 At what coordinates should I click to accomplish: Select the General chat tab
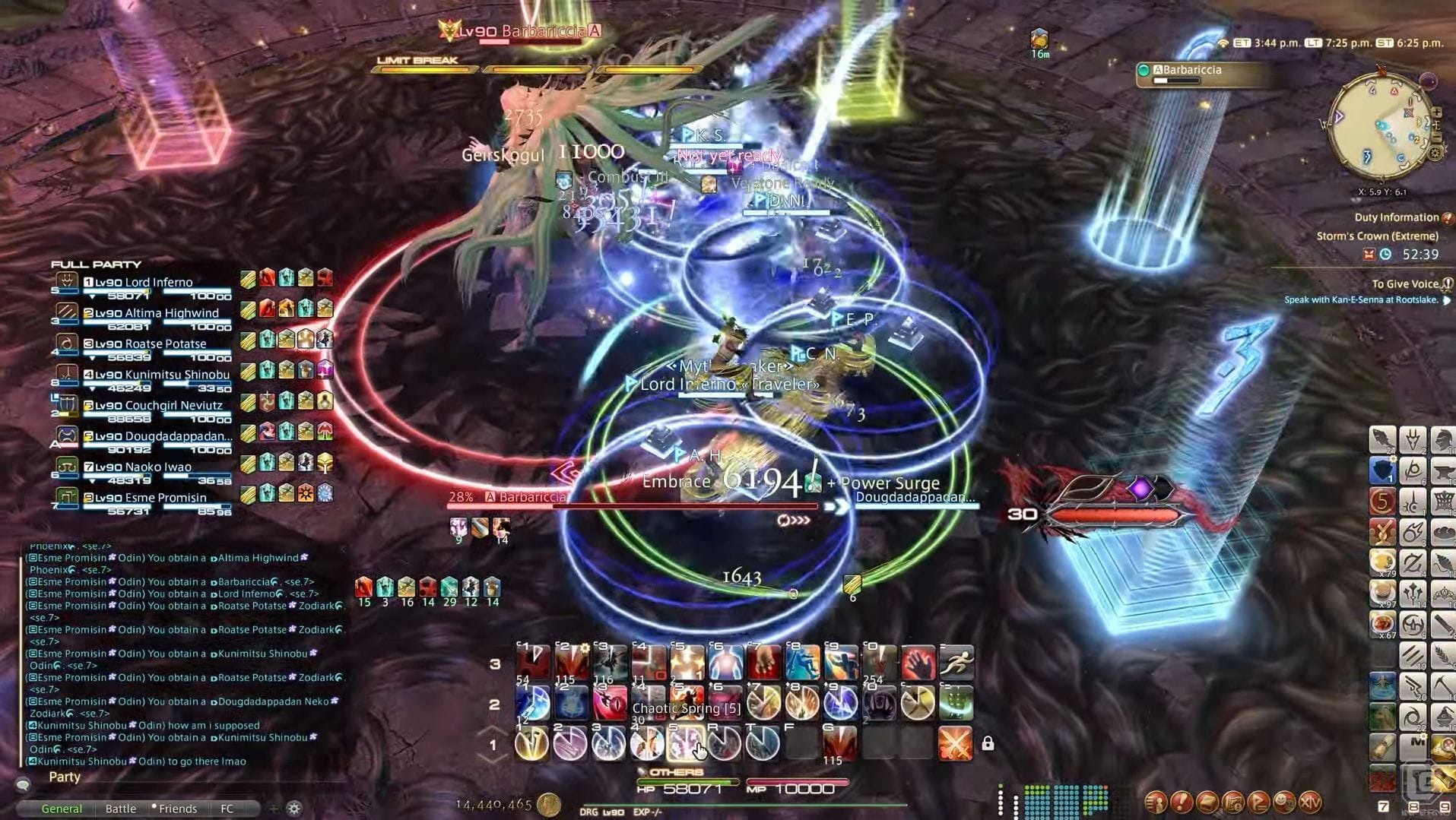(62, 808)
